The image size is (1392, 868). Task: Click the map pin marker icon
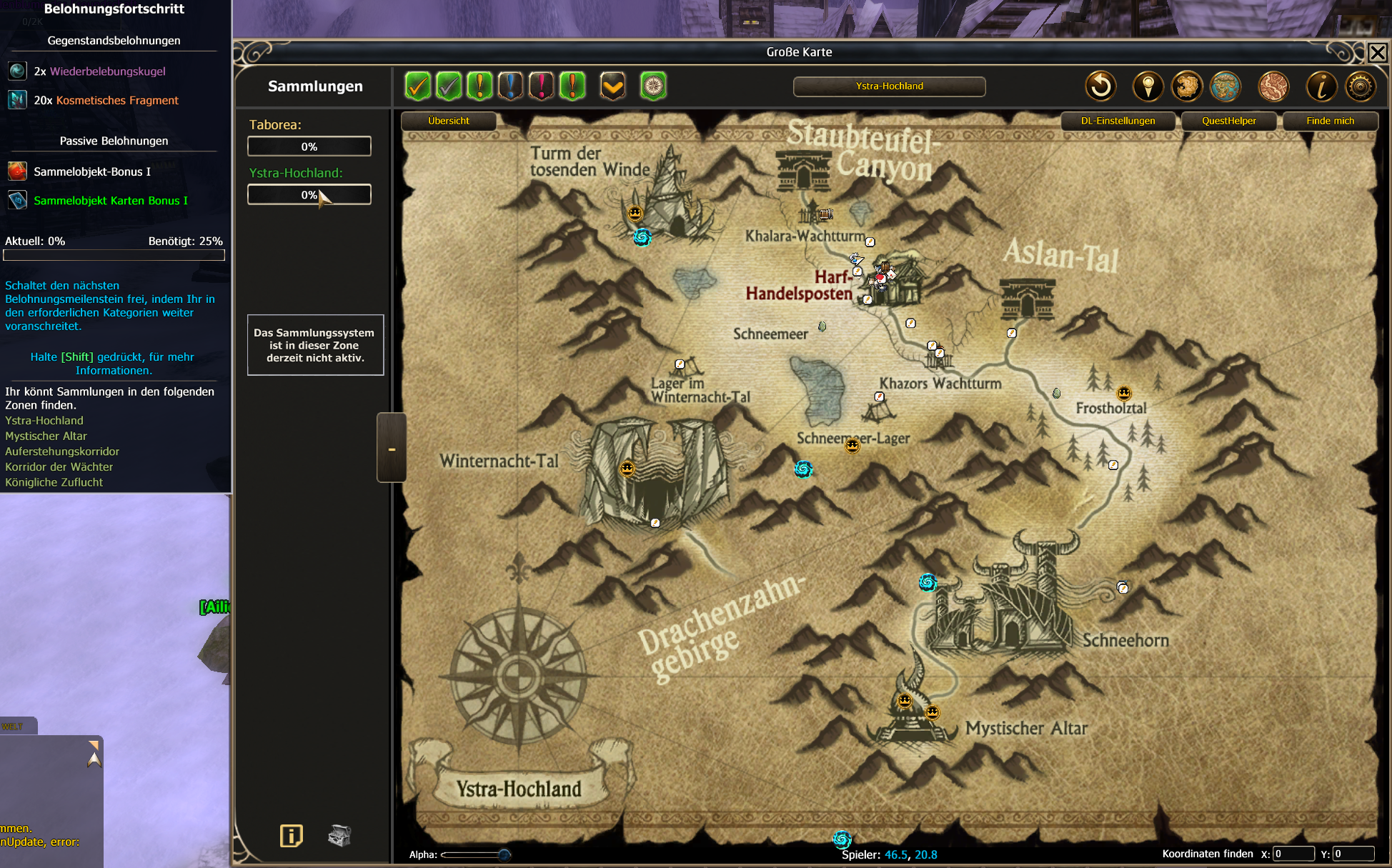point(1148,86)
